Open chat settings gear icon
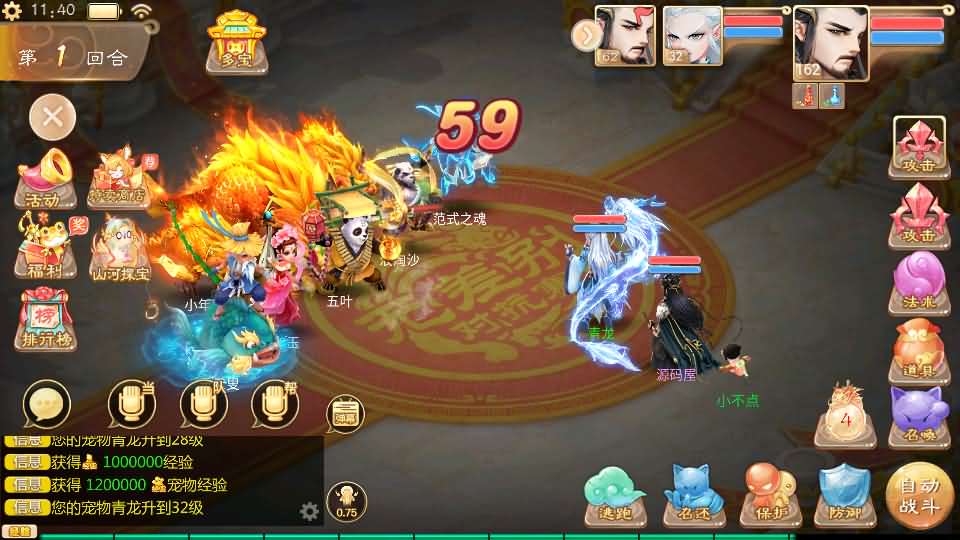 (310, 512)
